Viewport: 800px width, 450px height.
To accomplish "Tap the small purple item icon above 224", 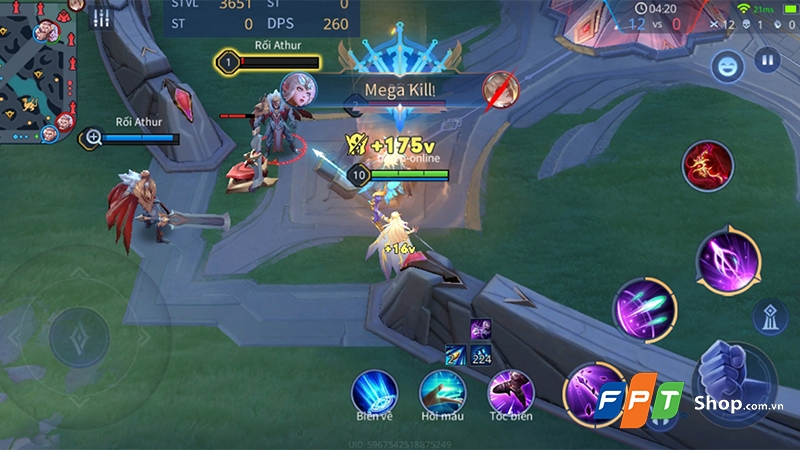I will click(480, 329).
